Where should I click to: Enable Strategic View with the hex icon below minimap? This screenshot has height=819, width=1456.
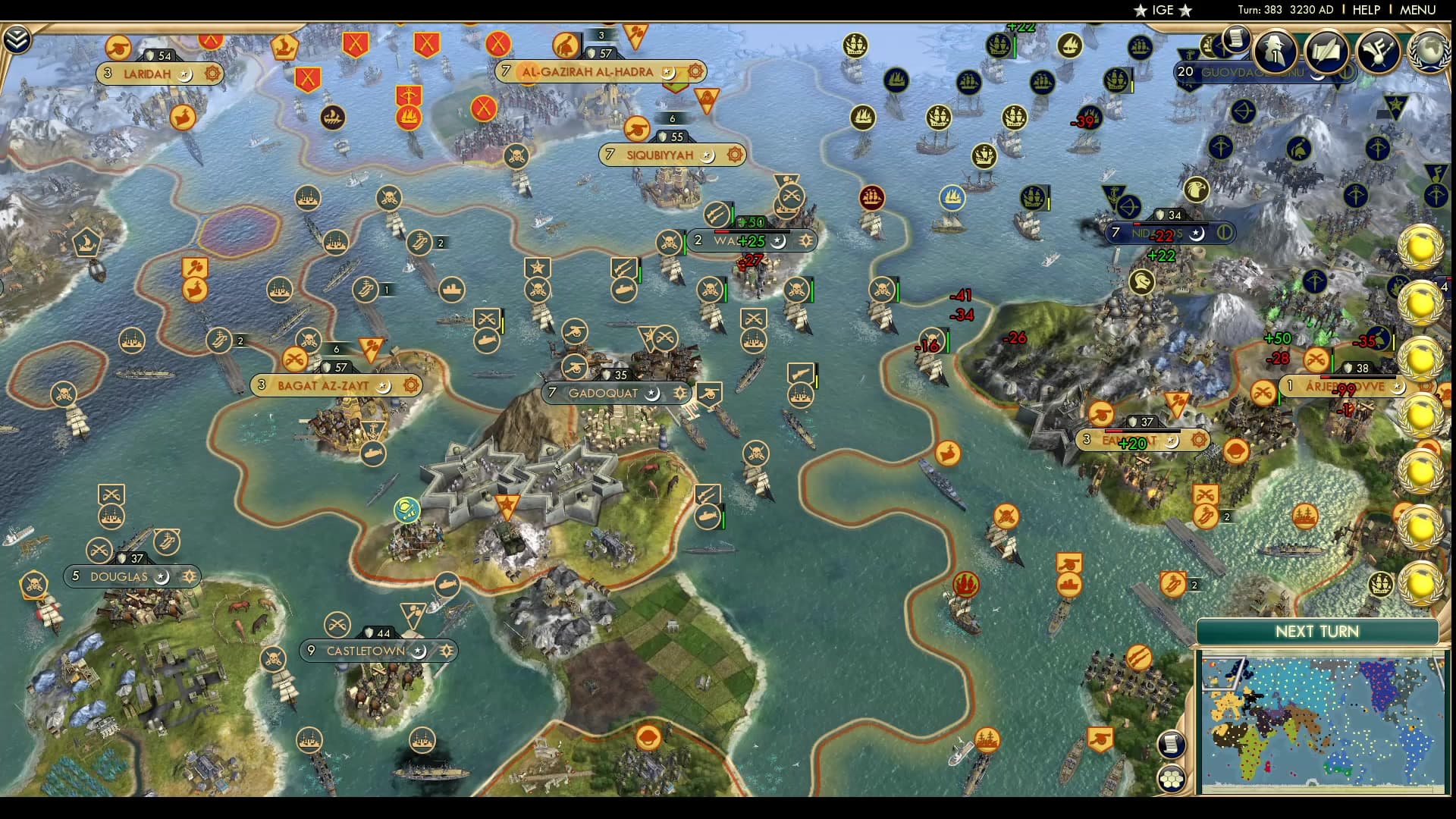(1172, 780)
